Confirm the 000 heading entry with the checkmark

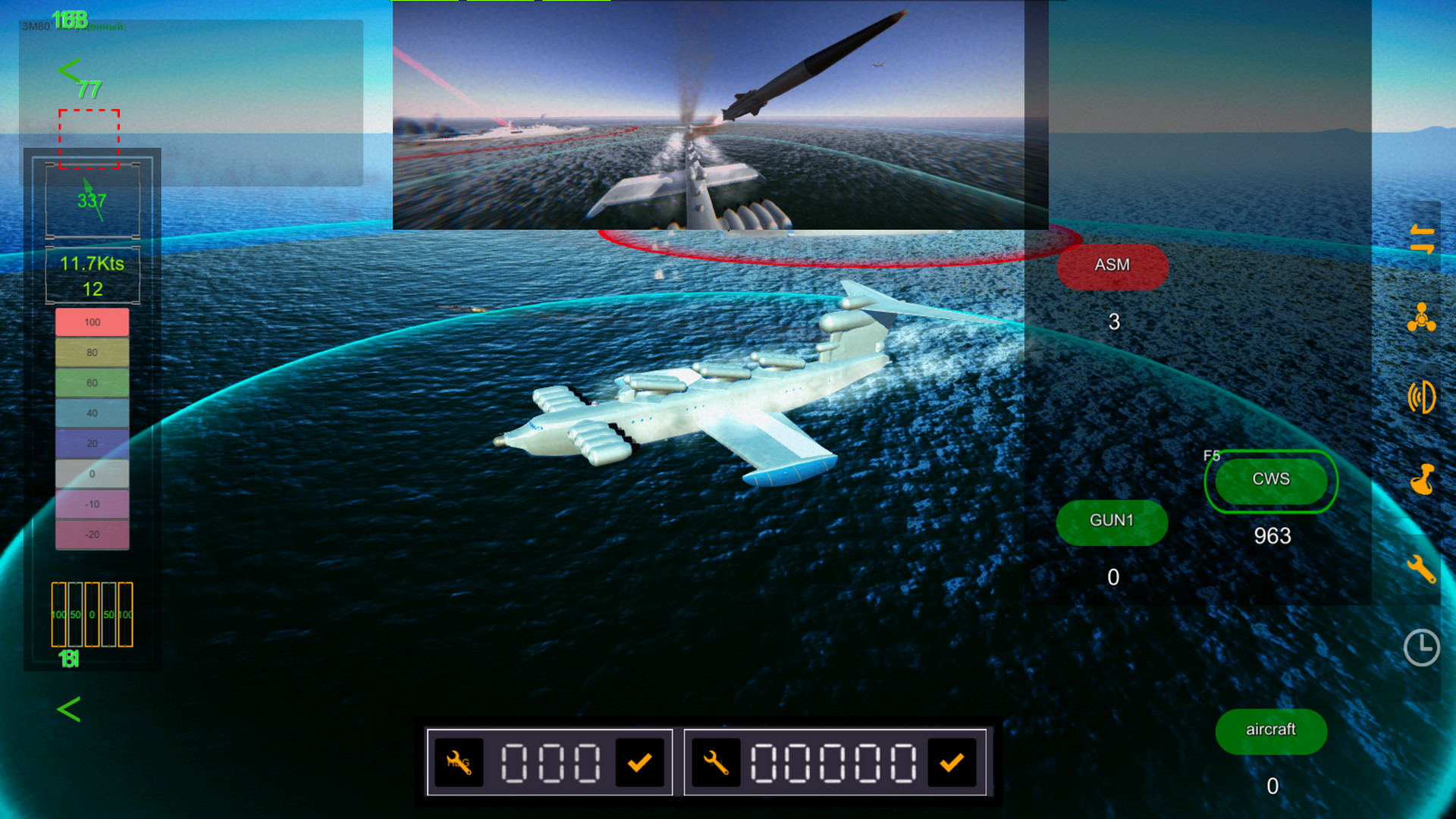point(641,762)
